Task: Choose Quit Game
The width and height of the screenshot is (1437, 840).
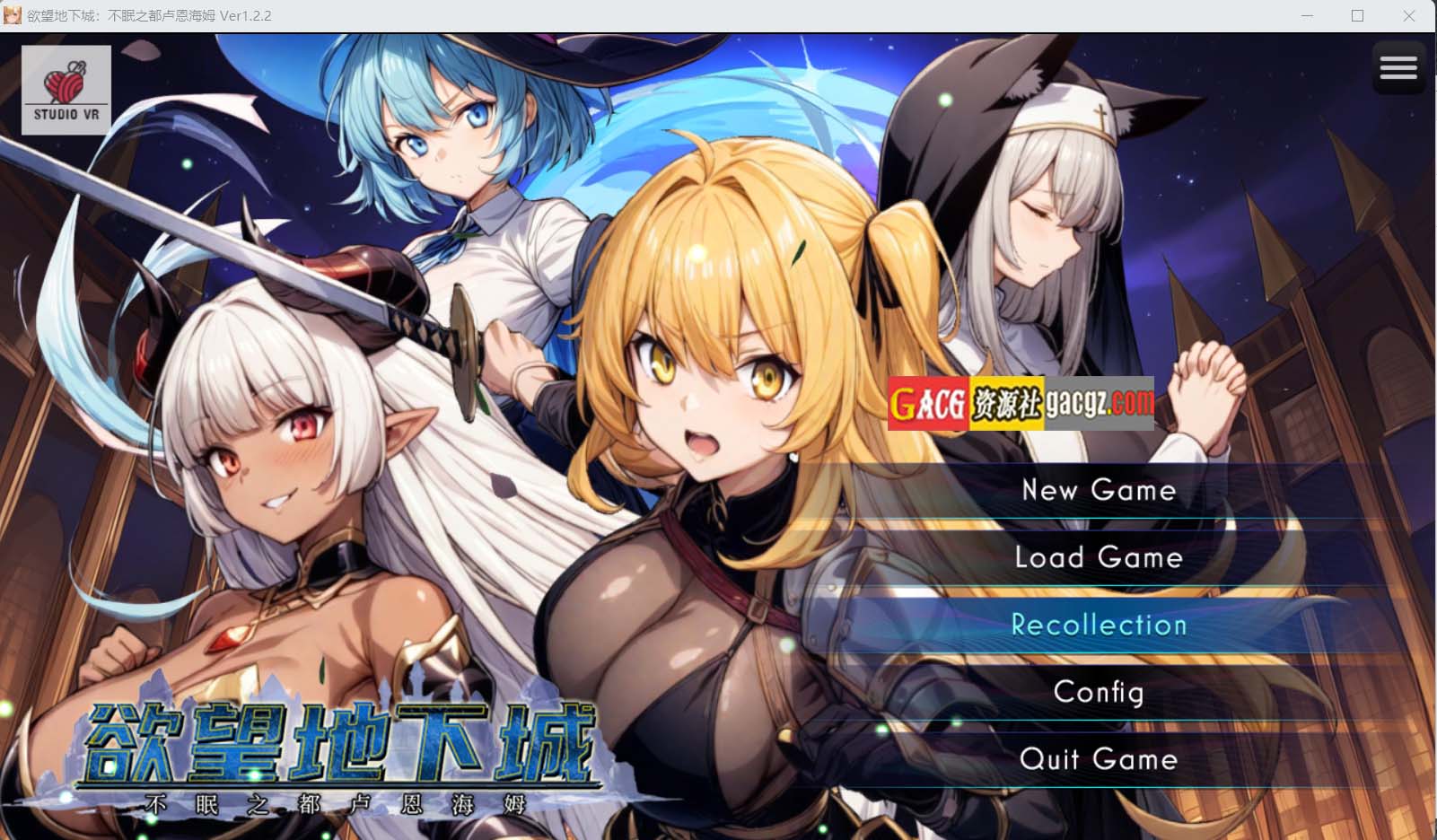Action: tap(1099, 759)
